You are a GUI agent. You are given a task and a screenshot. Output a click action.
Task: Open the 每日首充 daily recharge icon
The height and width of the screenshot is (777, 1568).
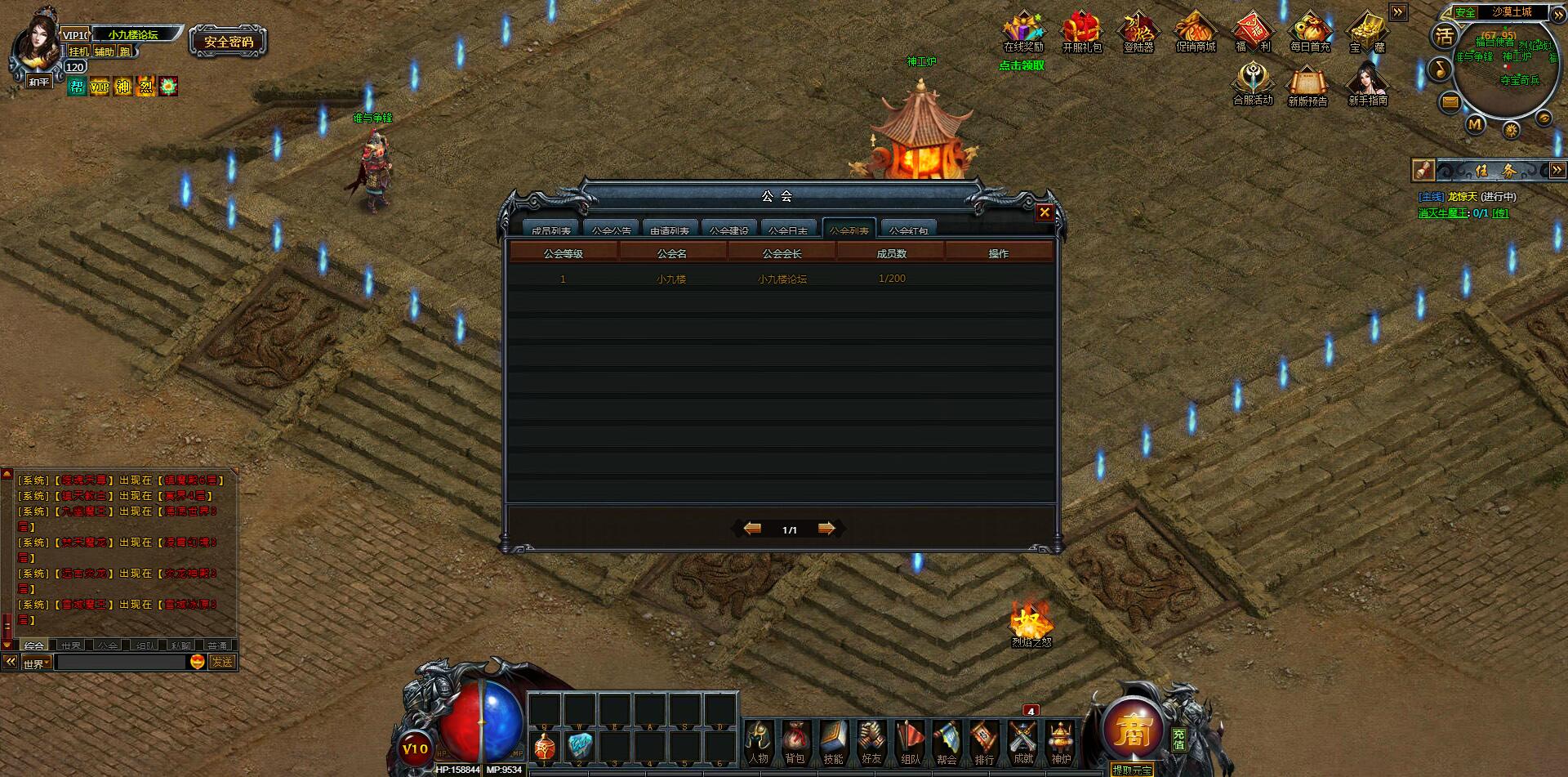[x=1310, y=31]
